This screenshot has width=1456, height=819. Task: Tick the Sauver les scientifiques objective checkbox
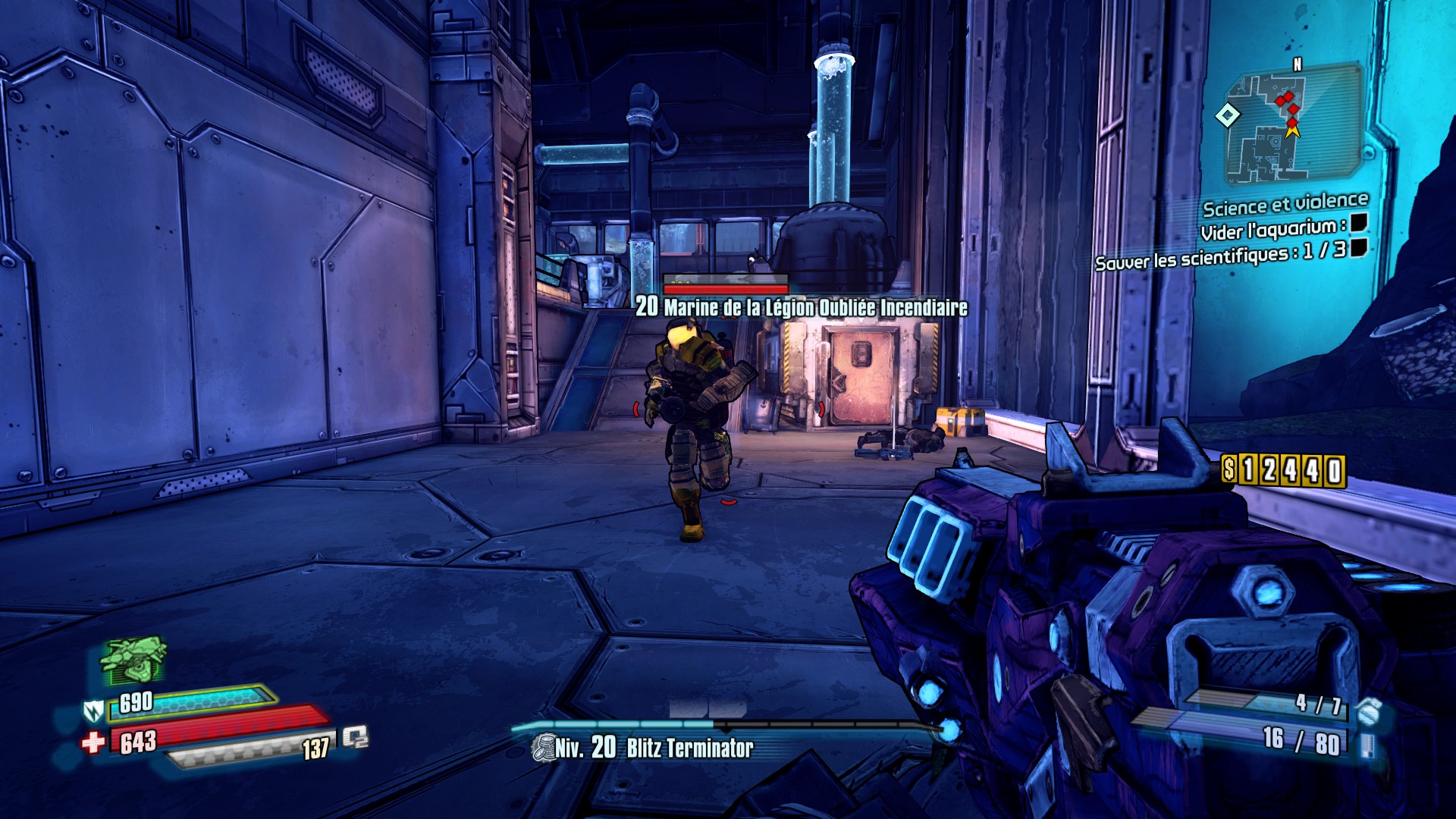(1358, 247)
